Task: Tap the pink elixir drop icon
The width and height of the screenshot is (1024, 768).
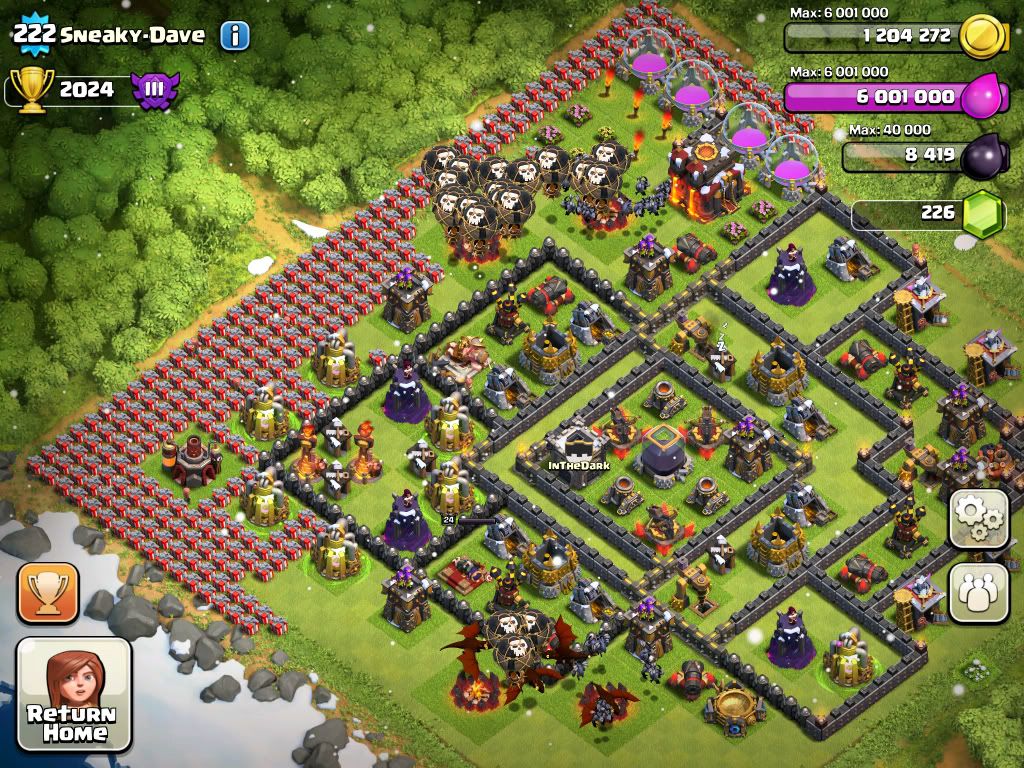Action: [982, 97]
